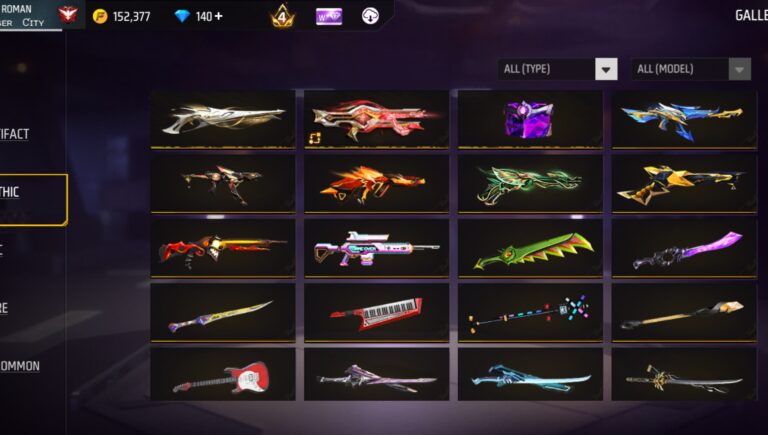This screenshot has height=435, width=768.
Task: Click the white round download icon
Action: [x=370, y=16]
